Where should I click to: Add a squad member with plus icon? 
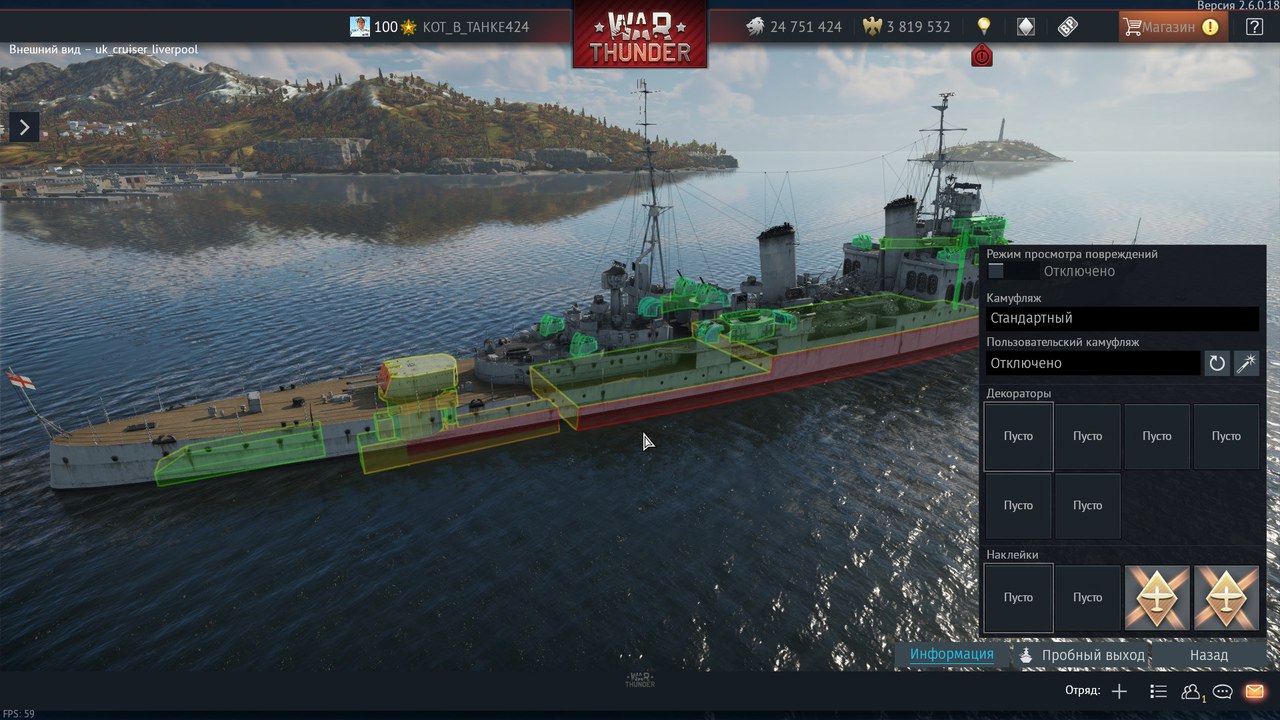point(1119,691)
